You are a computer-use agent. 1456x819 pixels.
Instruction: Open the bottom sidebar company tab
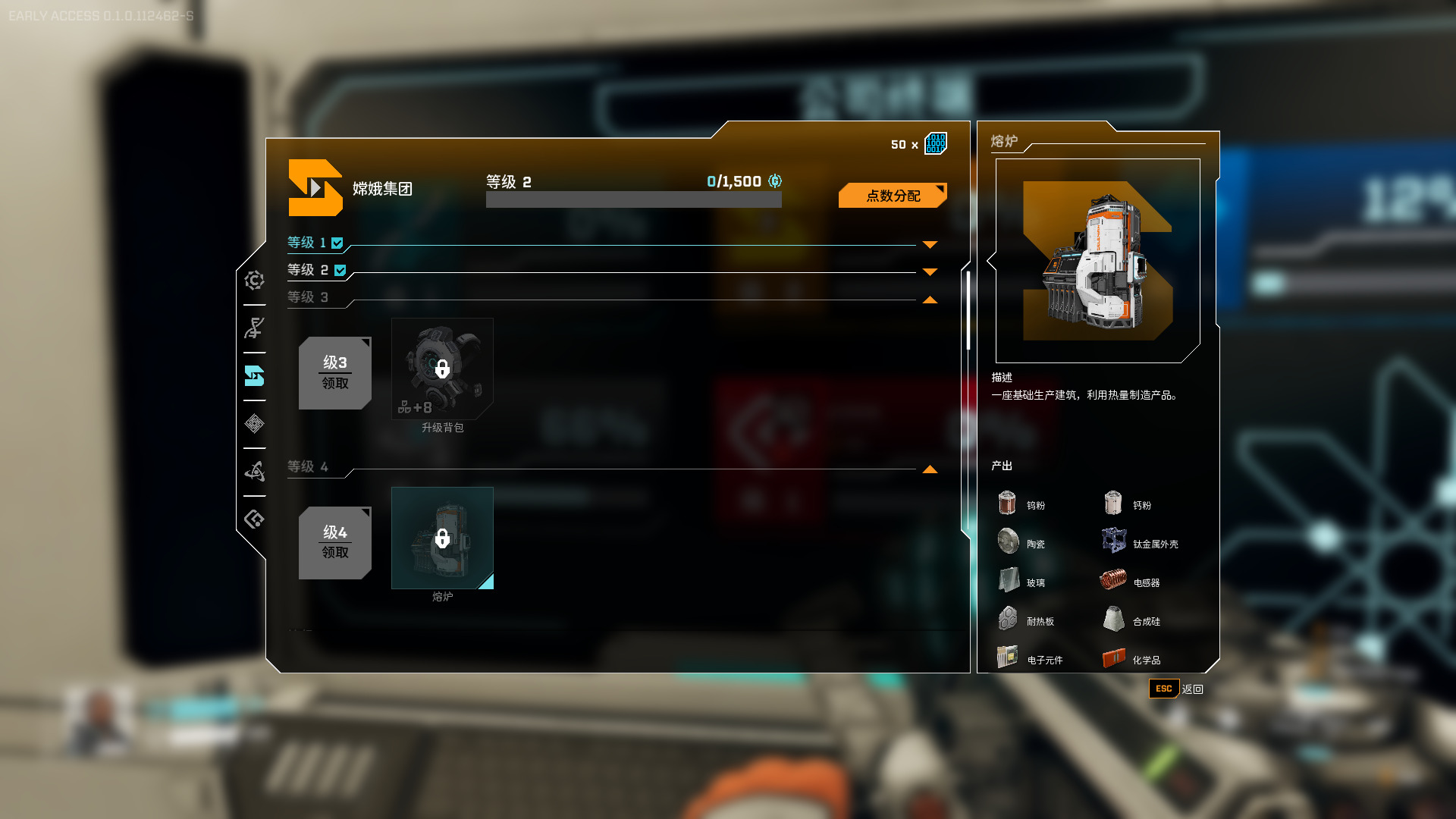tap(254, 519)
